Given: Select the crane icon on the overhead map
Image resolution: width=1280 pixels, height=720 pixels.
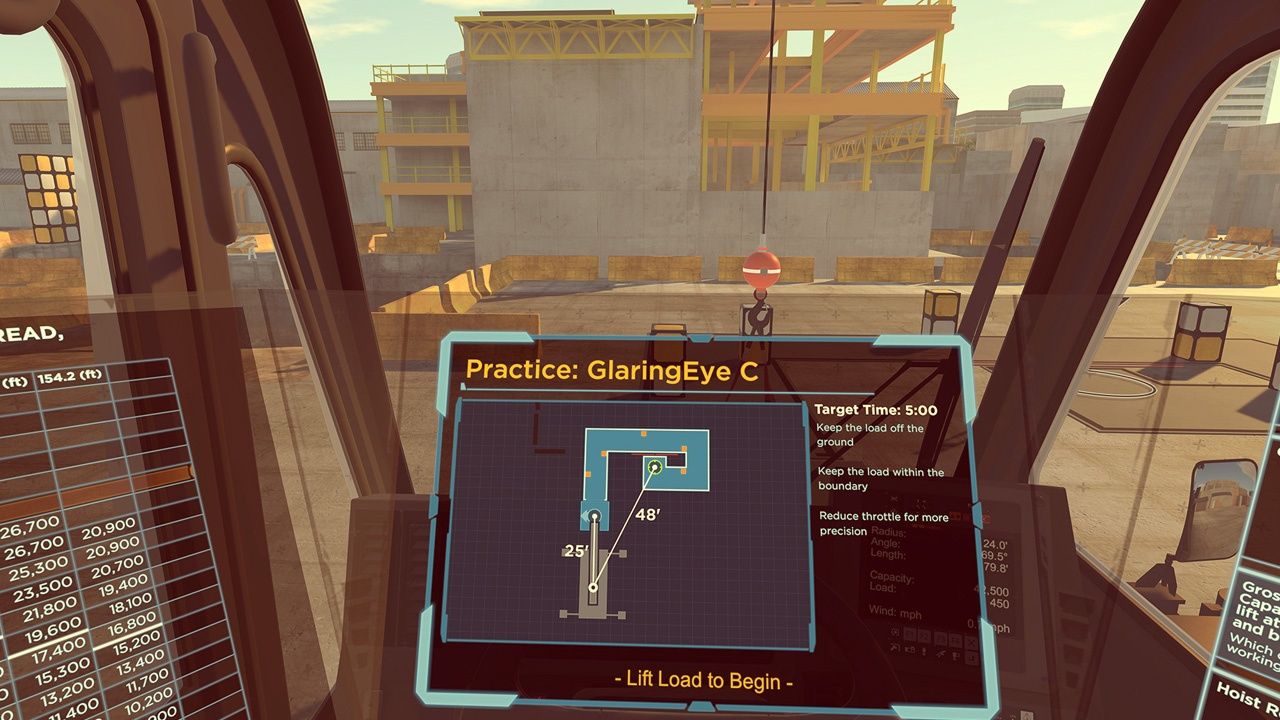Looking at the screenshot, I should 593,583.
